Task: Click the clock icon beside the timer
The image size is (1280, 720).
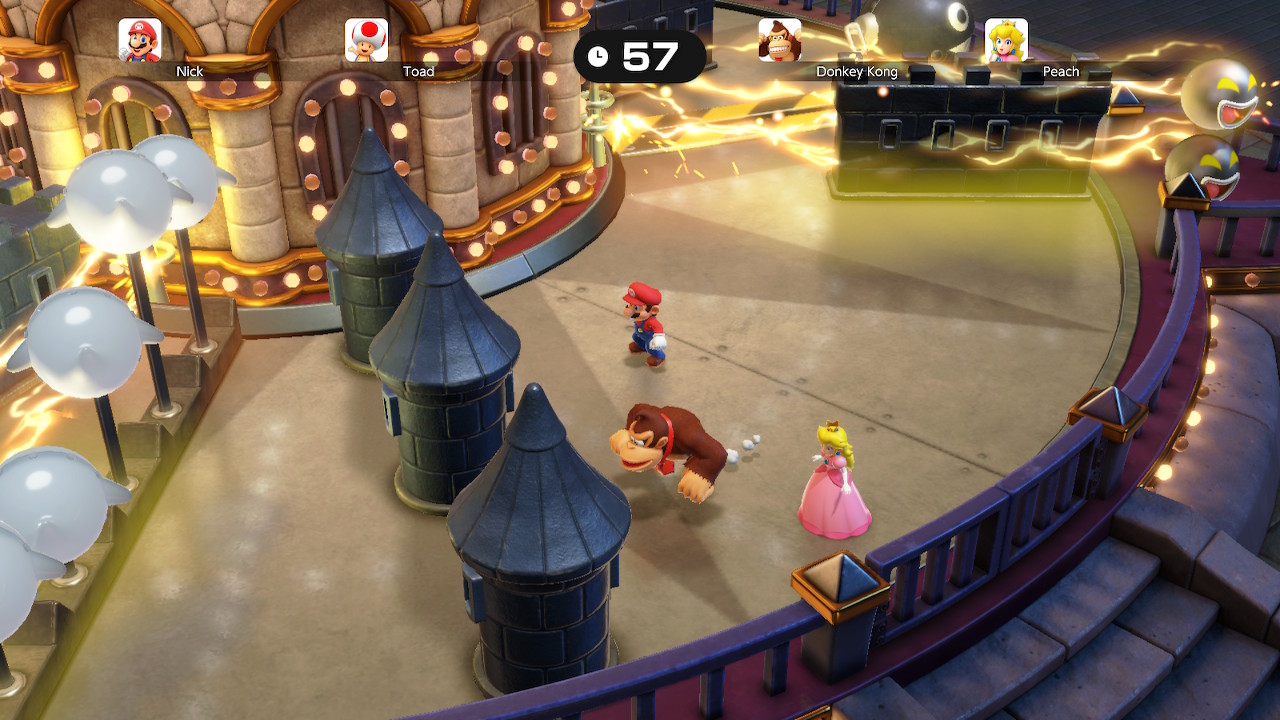Action: pyautogui.click(x=600, y=57)
